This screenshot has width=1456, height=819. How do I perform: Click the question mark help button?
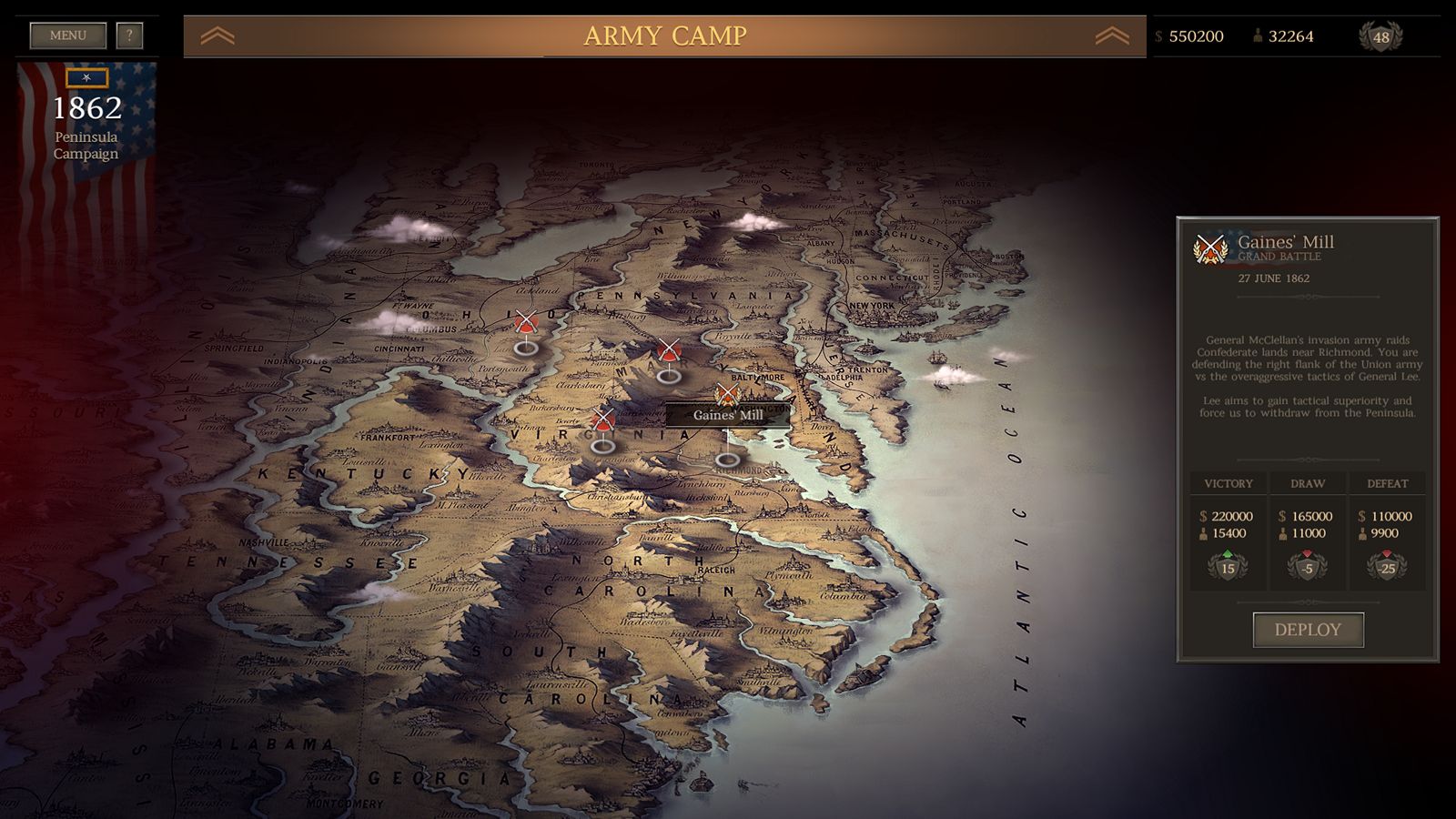[130, 35]
